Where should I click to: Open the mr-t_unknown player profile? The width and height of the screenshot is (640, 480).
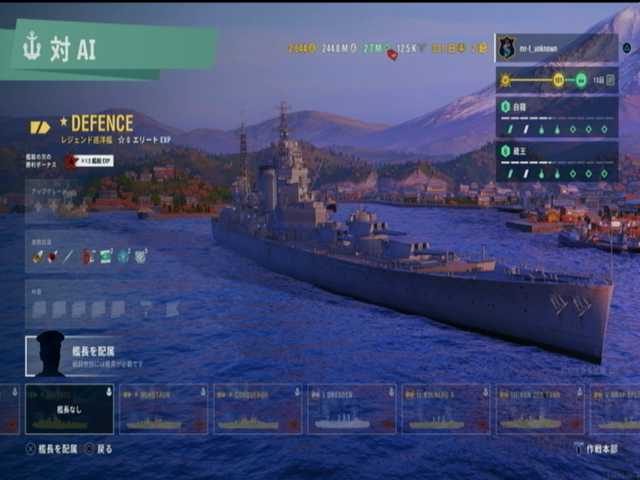point(555,47)
